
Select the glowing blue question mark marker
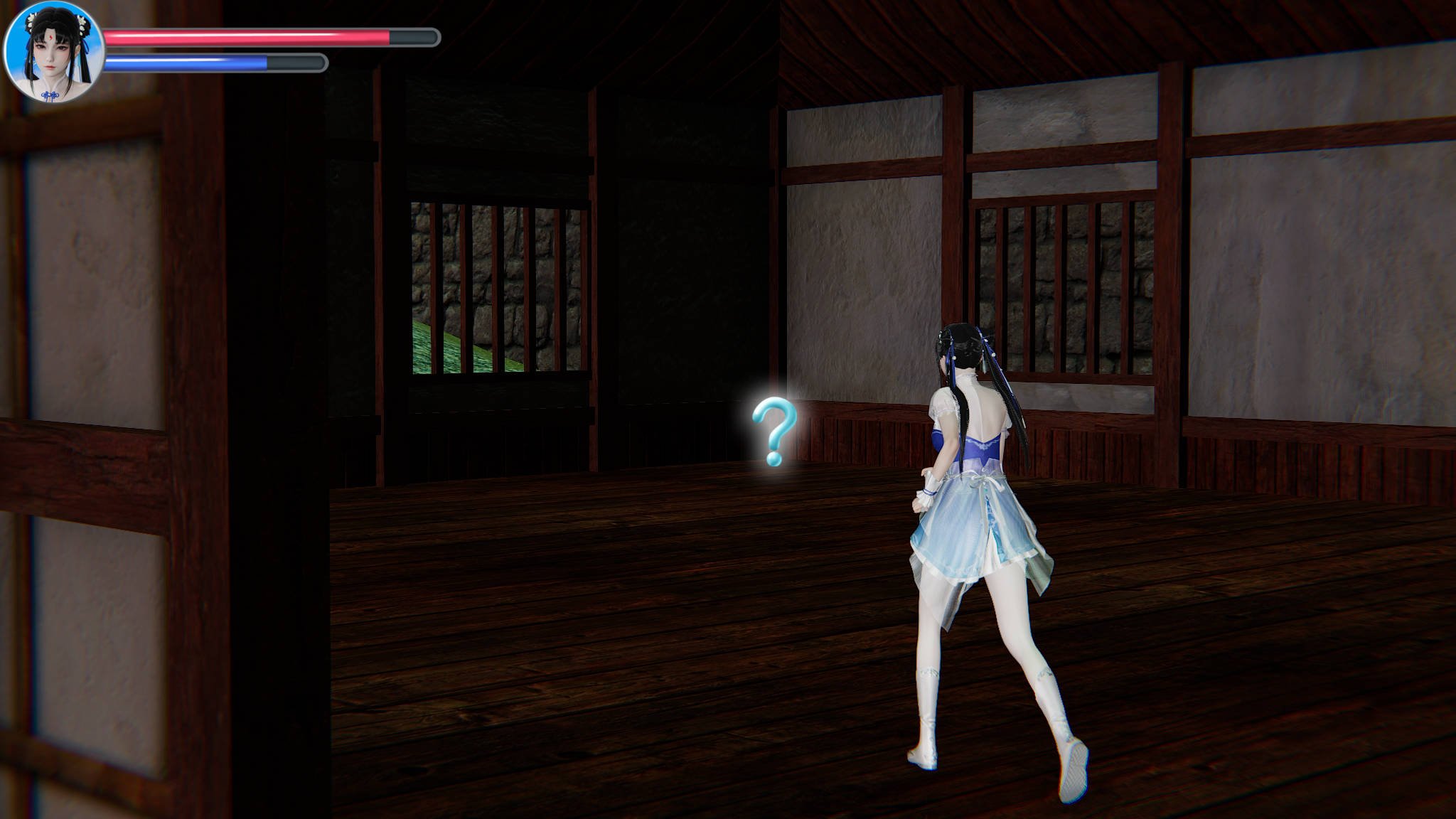pyautogui.click(x=773, y=432)
